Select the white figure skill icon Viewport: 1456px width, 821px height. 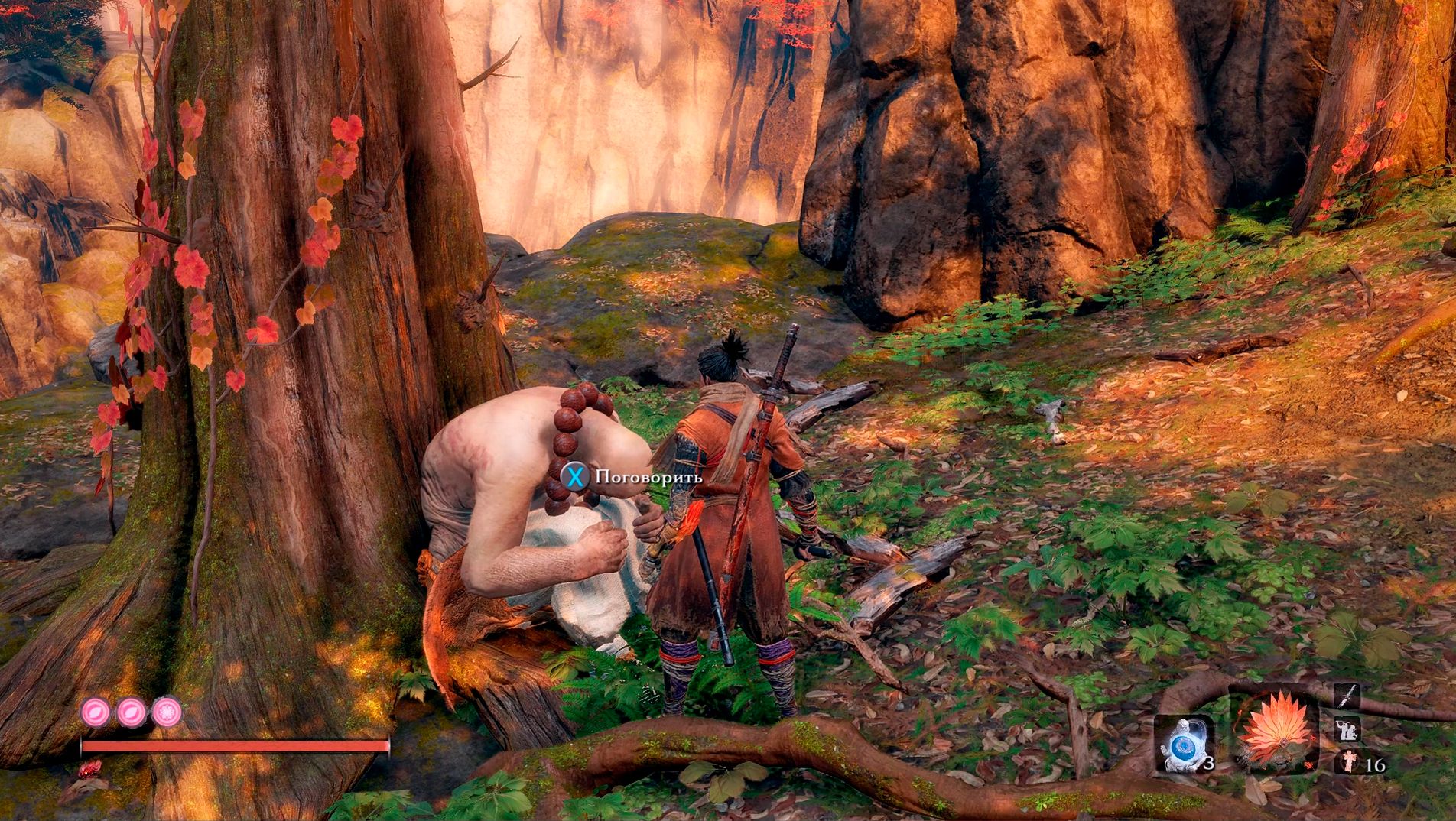(1347, 729)
